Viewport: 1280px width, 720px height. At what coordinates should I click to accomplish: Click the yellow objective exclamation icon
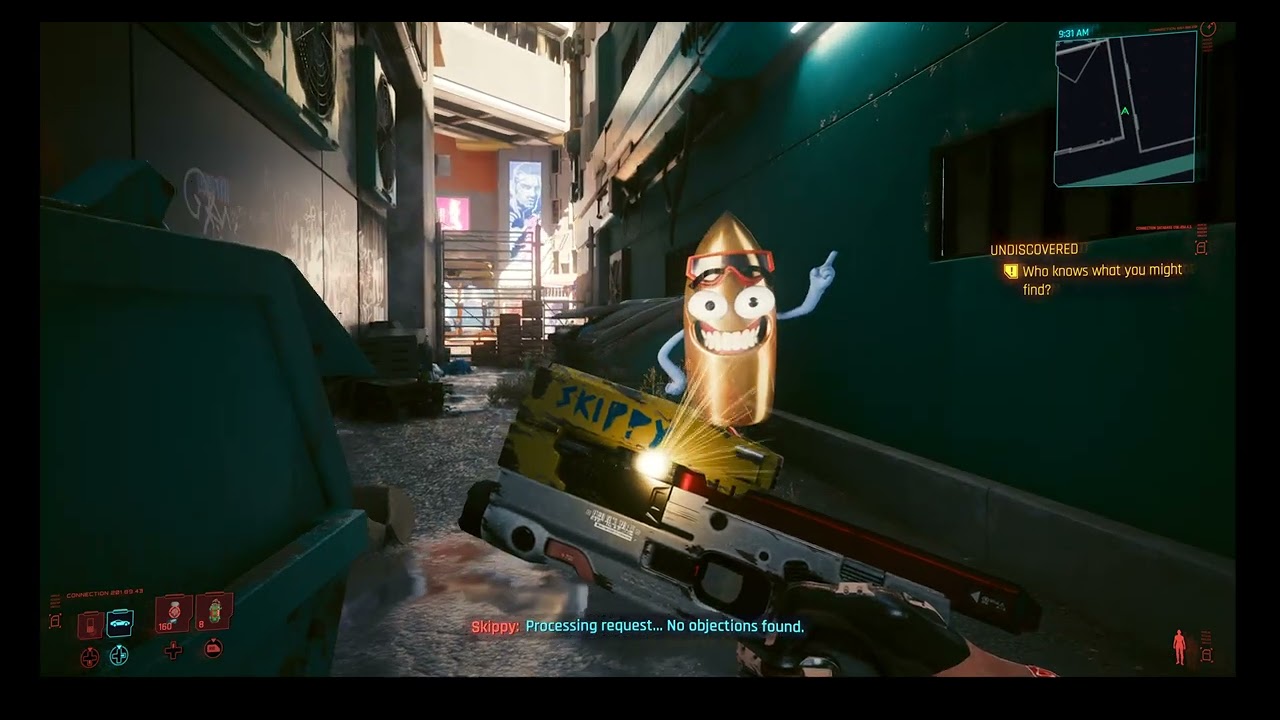(1009, 270)
